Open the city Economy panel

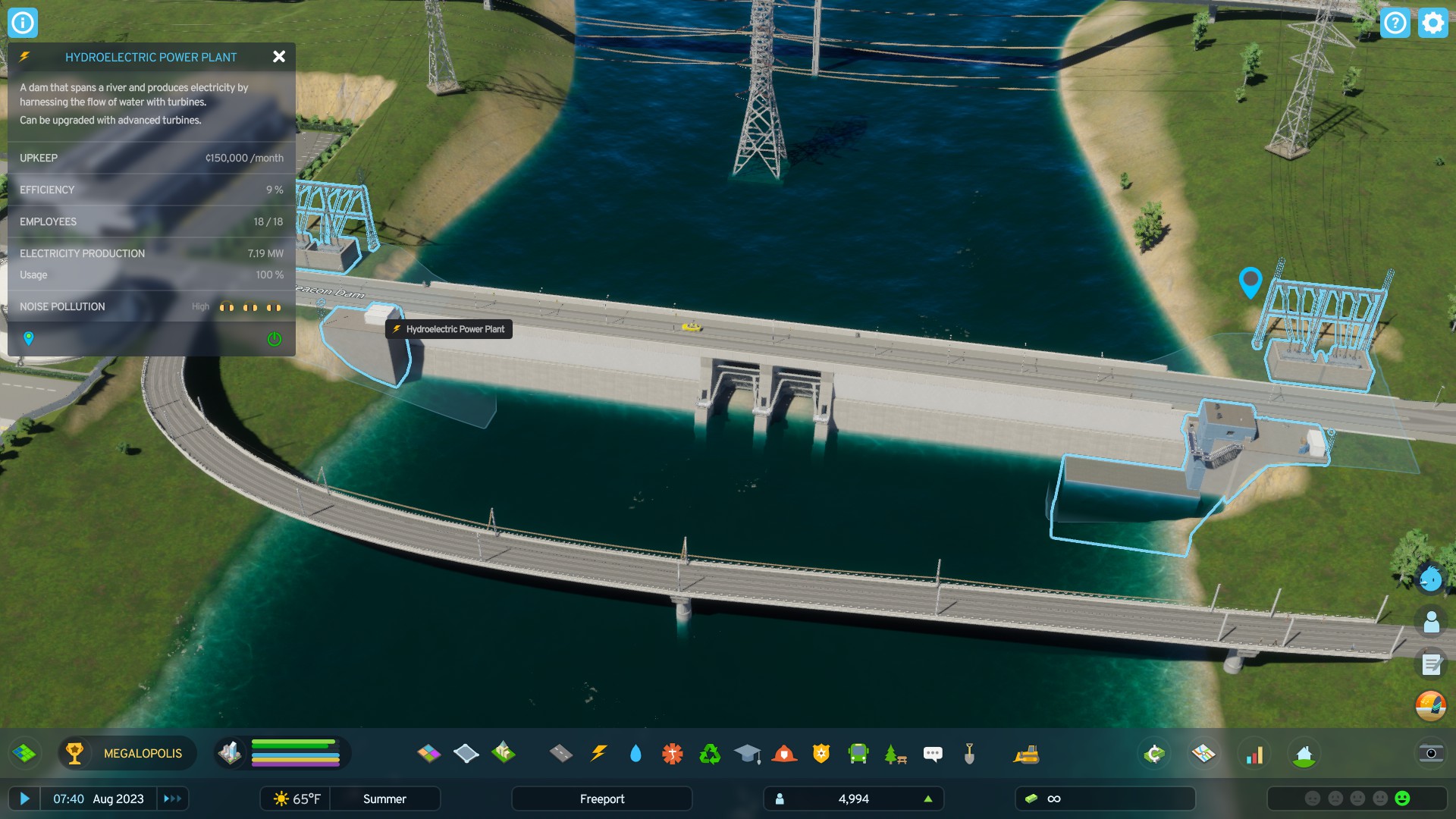point(1153,754)
